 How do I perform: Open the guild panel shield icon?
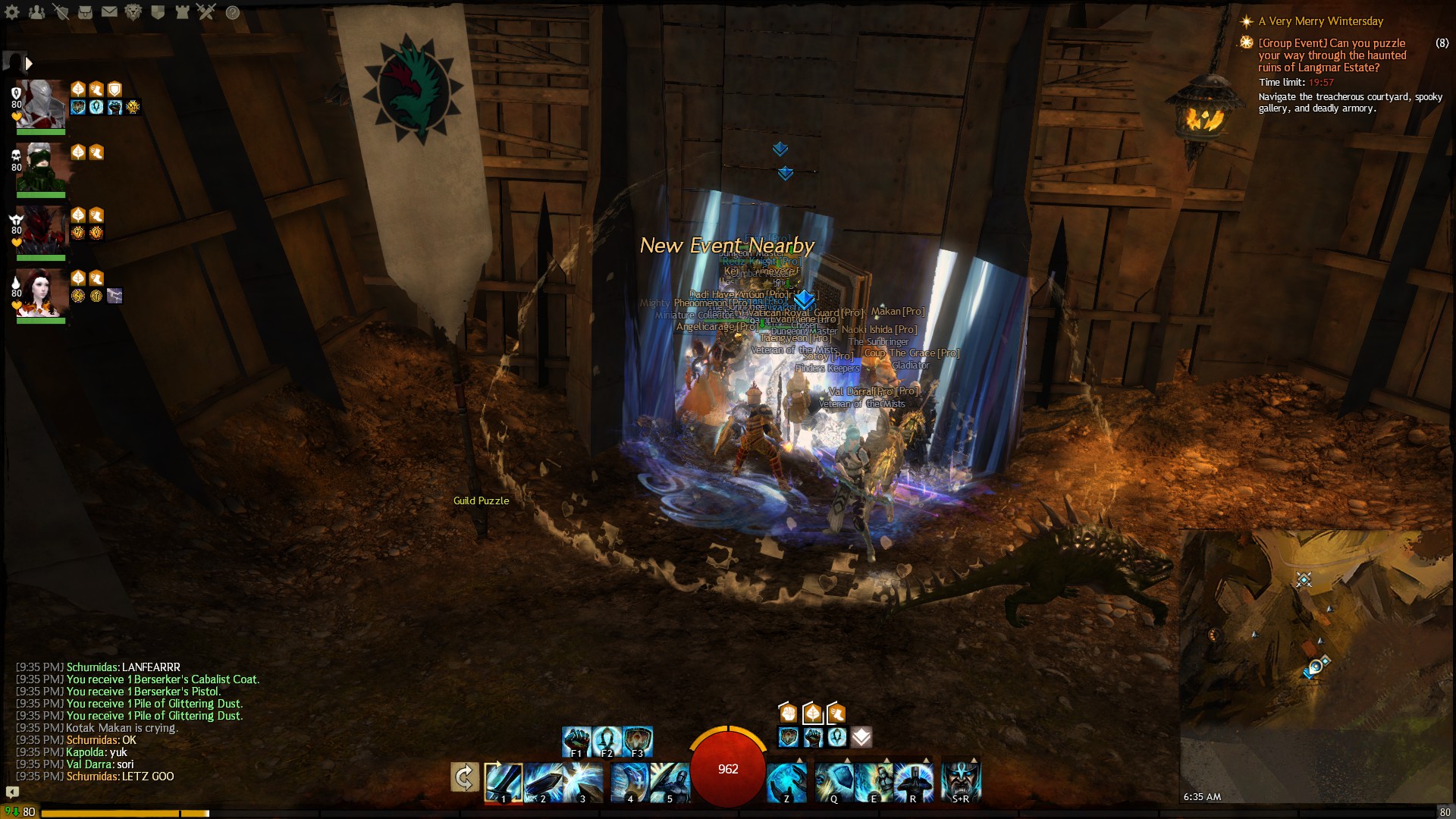(x=158, y=12)
